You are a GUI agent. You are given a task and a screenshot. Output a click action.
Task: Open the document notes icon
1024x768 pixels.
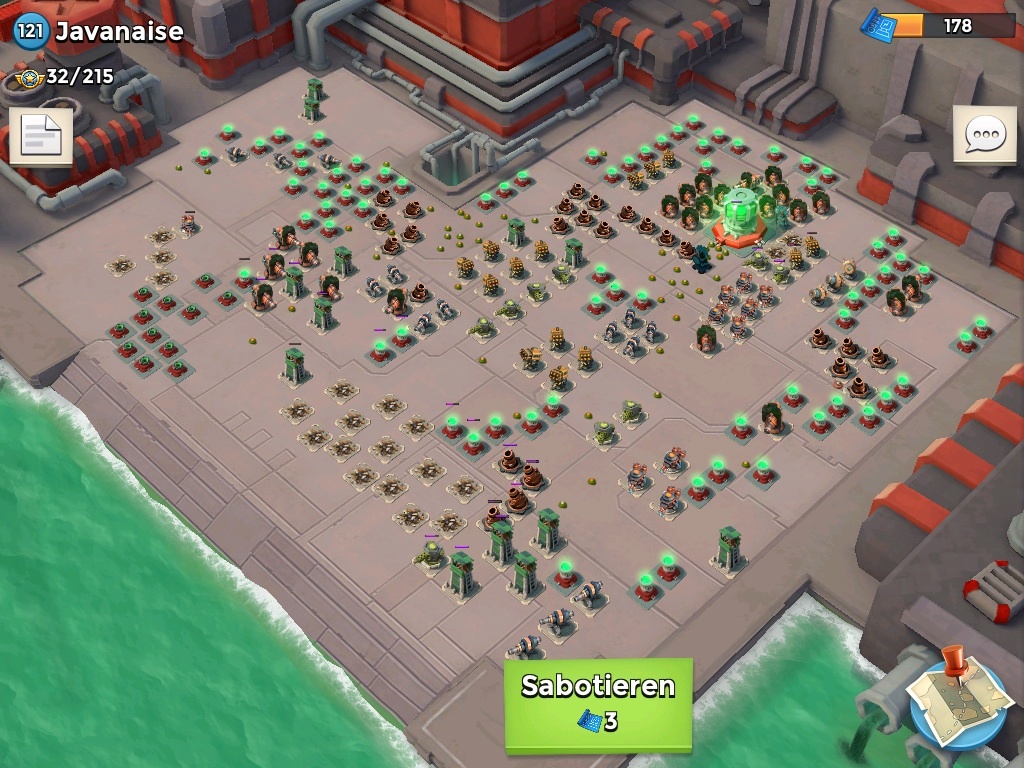[x=40, y=136]
